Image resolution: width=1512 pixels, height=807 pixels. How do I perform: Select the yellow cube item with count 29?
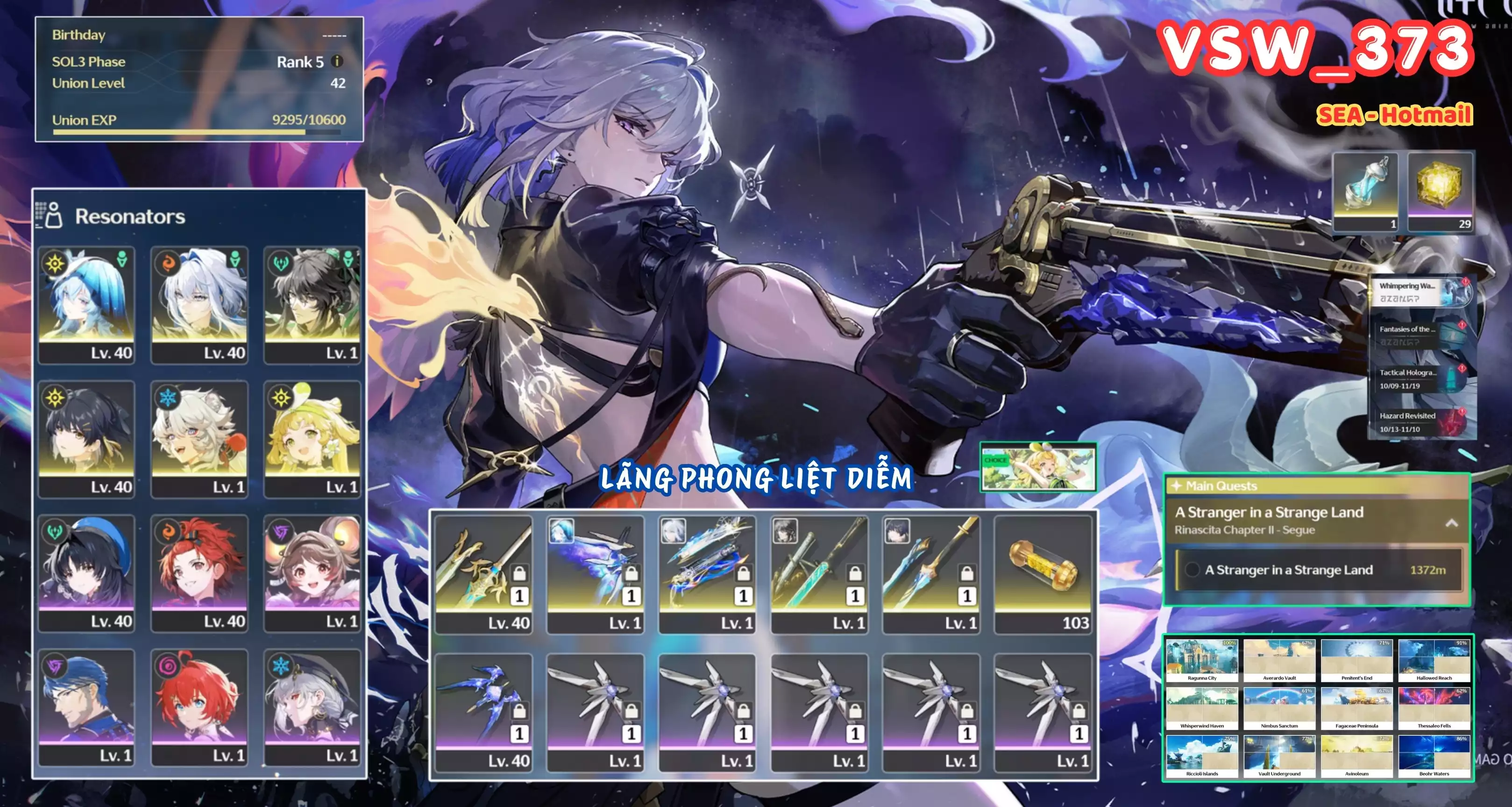(x=1440, y=192)
